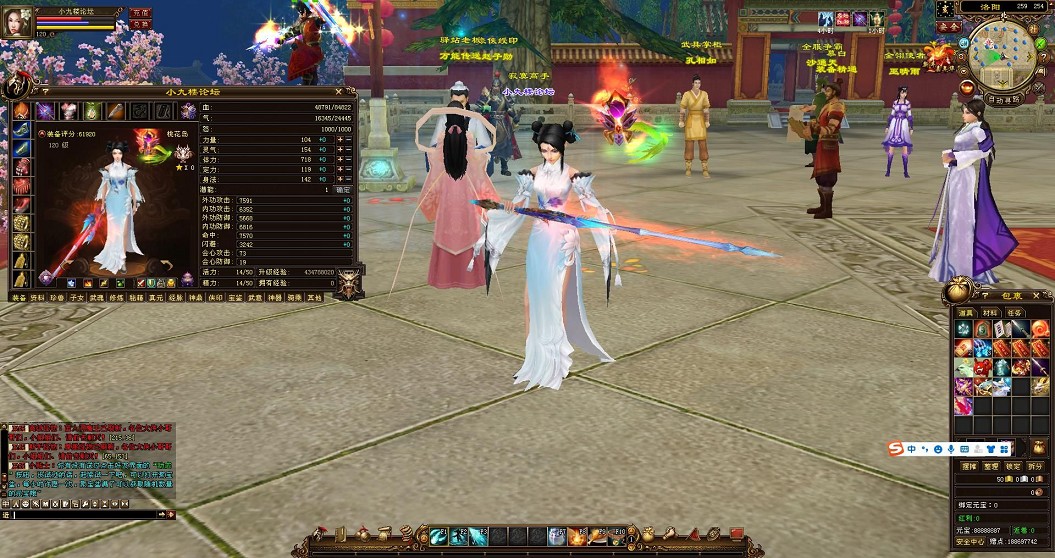Switch to the 材料 bag tab
The width and height of the screenshot is (1055, 558).
click(x=990, y=313)
